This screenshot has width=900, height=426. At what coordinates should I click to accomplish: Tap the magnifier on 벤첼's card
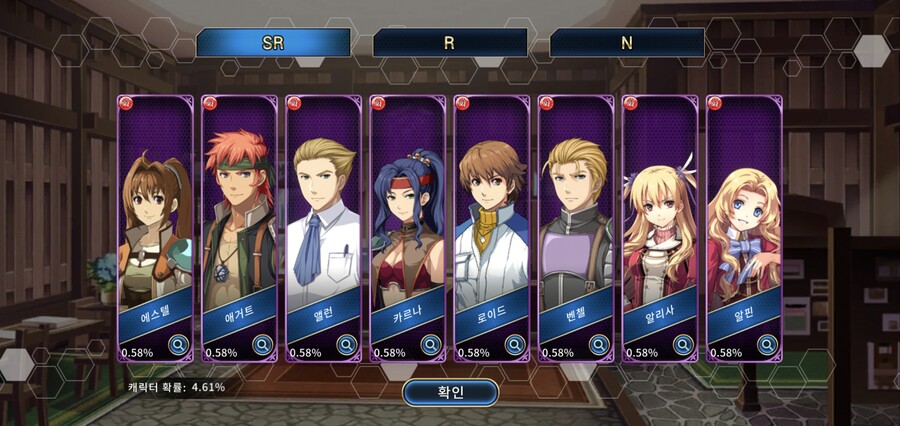[x=599, y=345]
